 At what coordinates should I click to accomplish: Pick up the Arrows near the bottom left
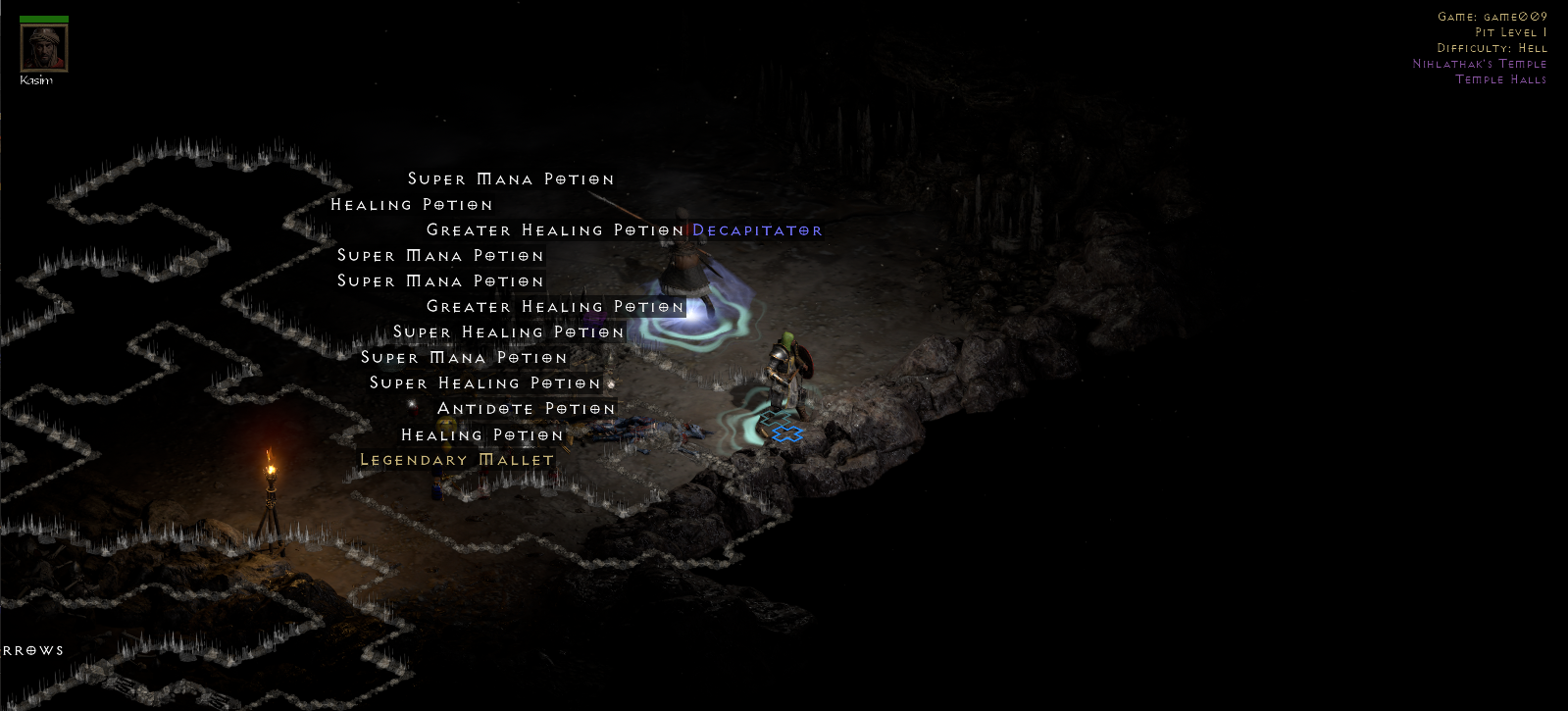pos(32,649)
